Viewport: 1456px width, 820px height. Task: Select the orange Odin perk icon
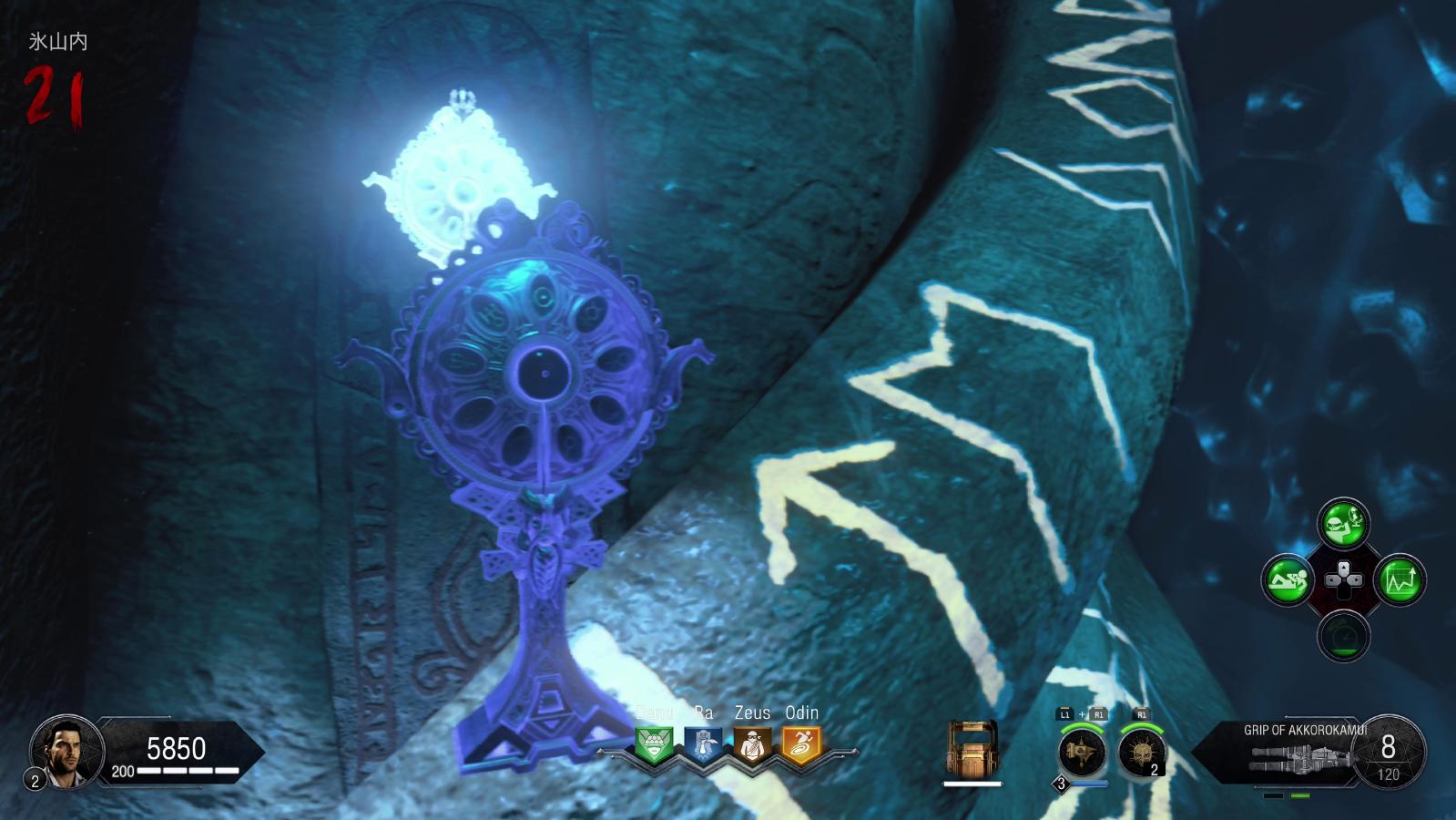pyautogui.click(x=801, y=745)
